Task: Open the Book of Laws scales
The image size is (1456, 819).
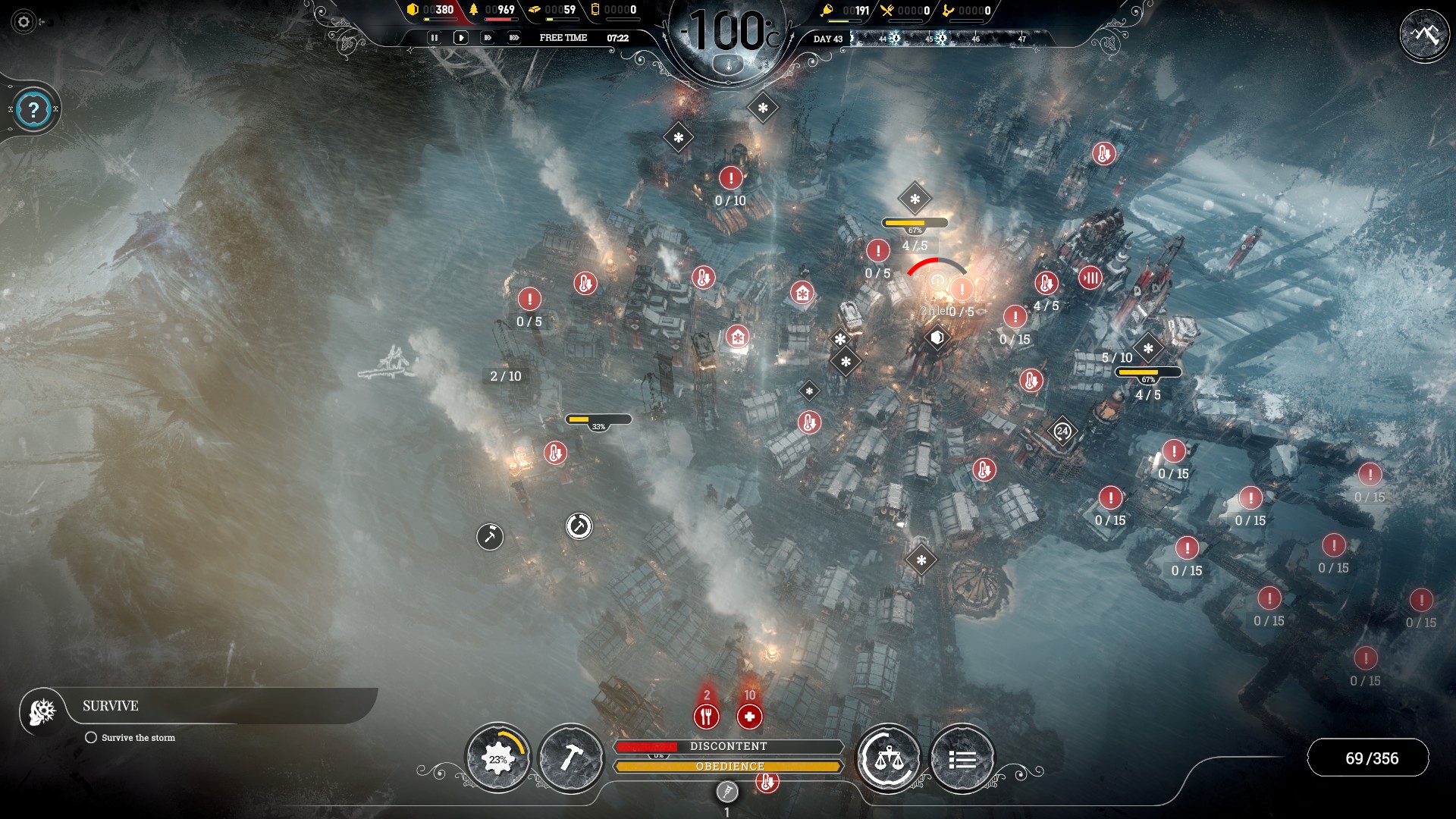Action: click(x=888, y=758)
